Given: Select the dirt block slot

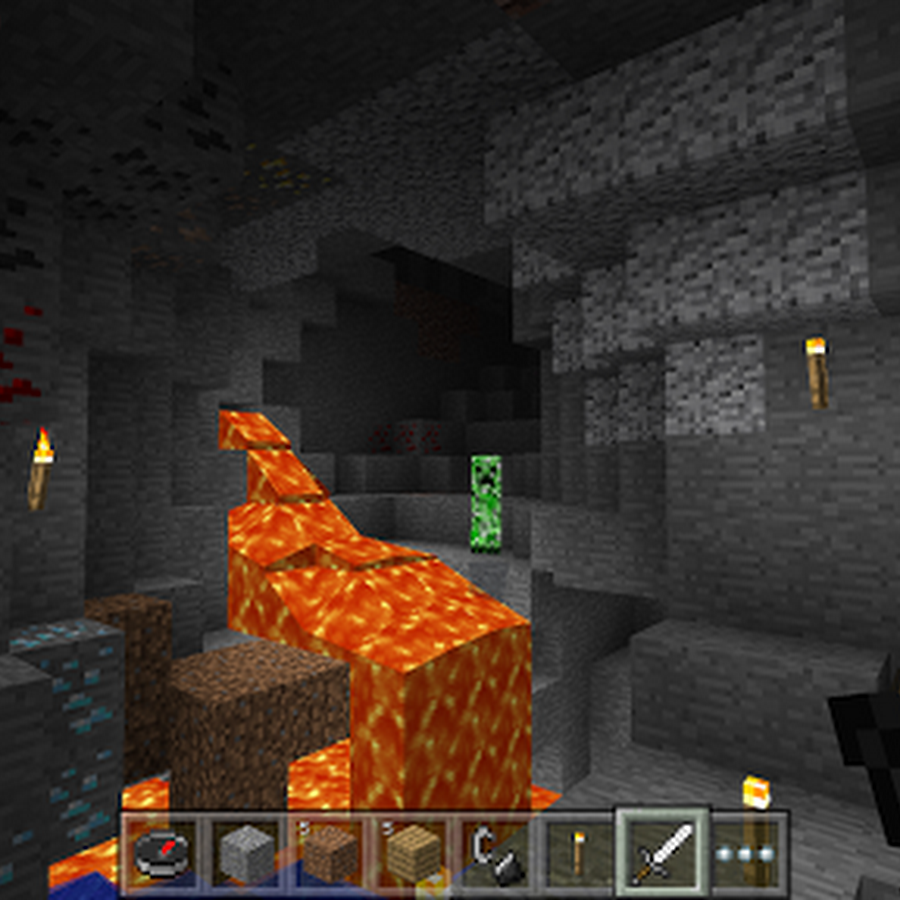Looking at the screenshot, I should 330,854.
